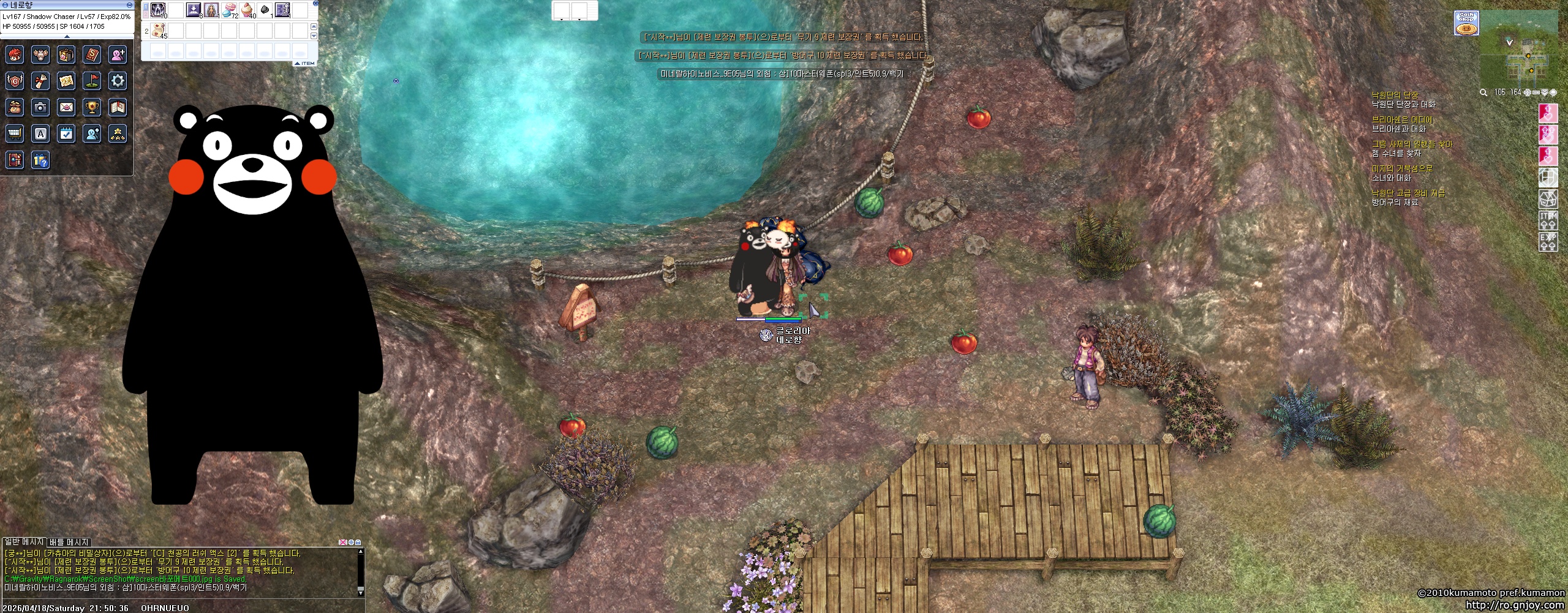Open the guild shield icon
Screen dimensions: 1568x613
click(15, 80)
